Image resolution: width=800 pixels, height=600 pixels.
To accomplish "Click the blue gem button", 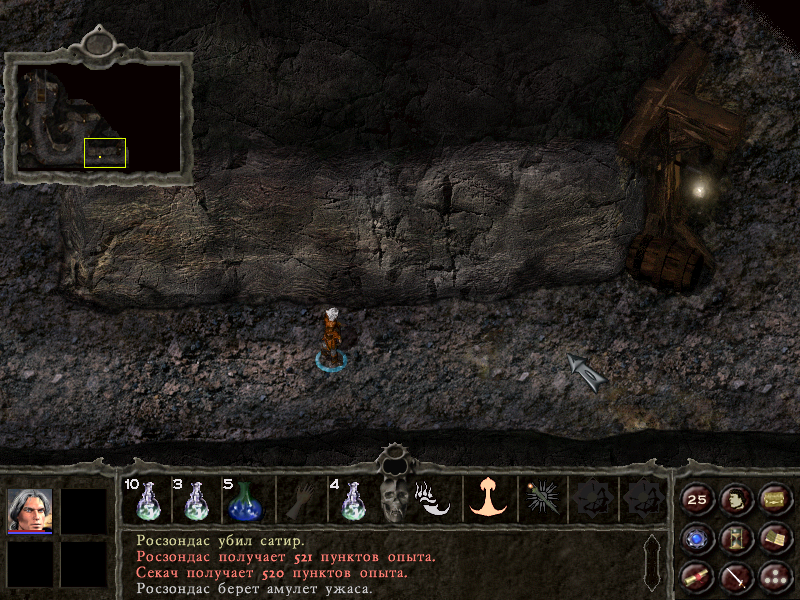I will [697, 539].
